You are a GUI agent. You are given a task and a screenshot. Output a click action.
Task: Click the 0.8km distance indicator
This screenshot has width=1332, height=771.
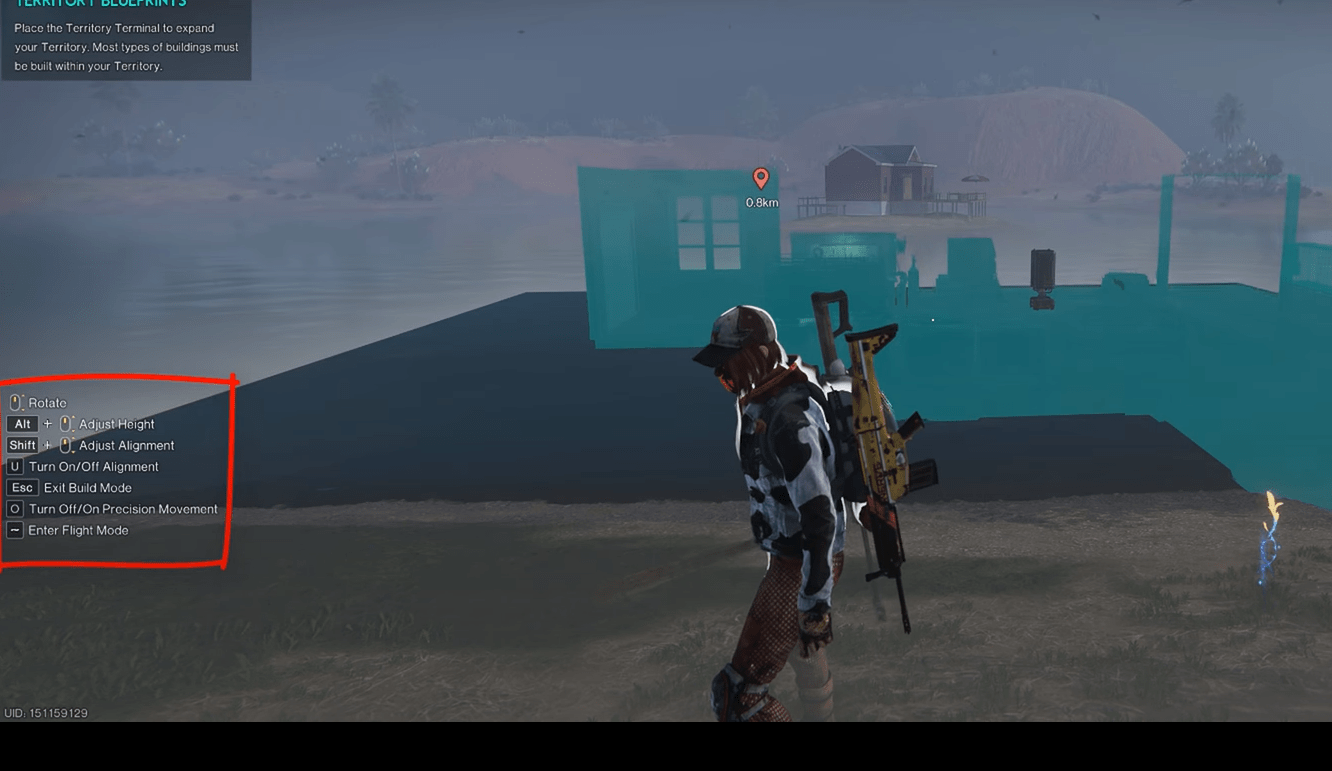(760, 202)
